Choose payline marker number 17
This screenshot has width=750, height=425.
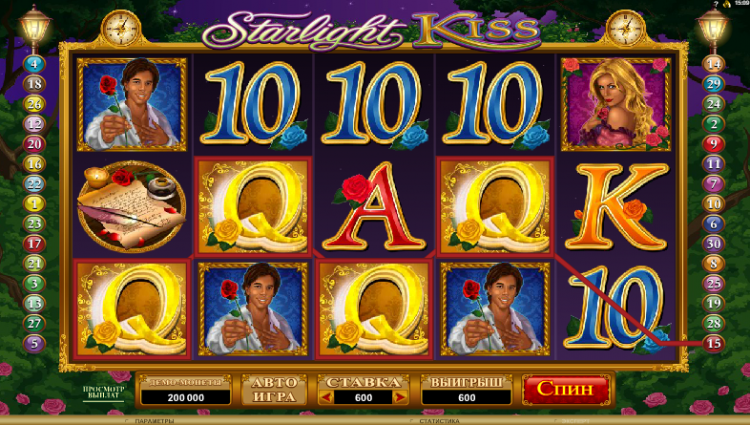(35, 243)
